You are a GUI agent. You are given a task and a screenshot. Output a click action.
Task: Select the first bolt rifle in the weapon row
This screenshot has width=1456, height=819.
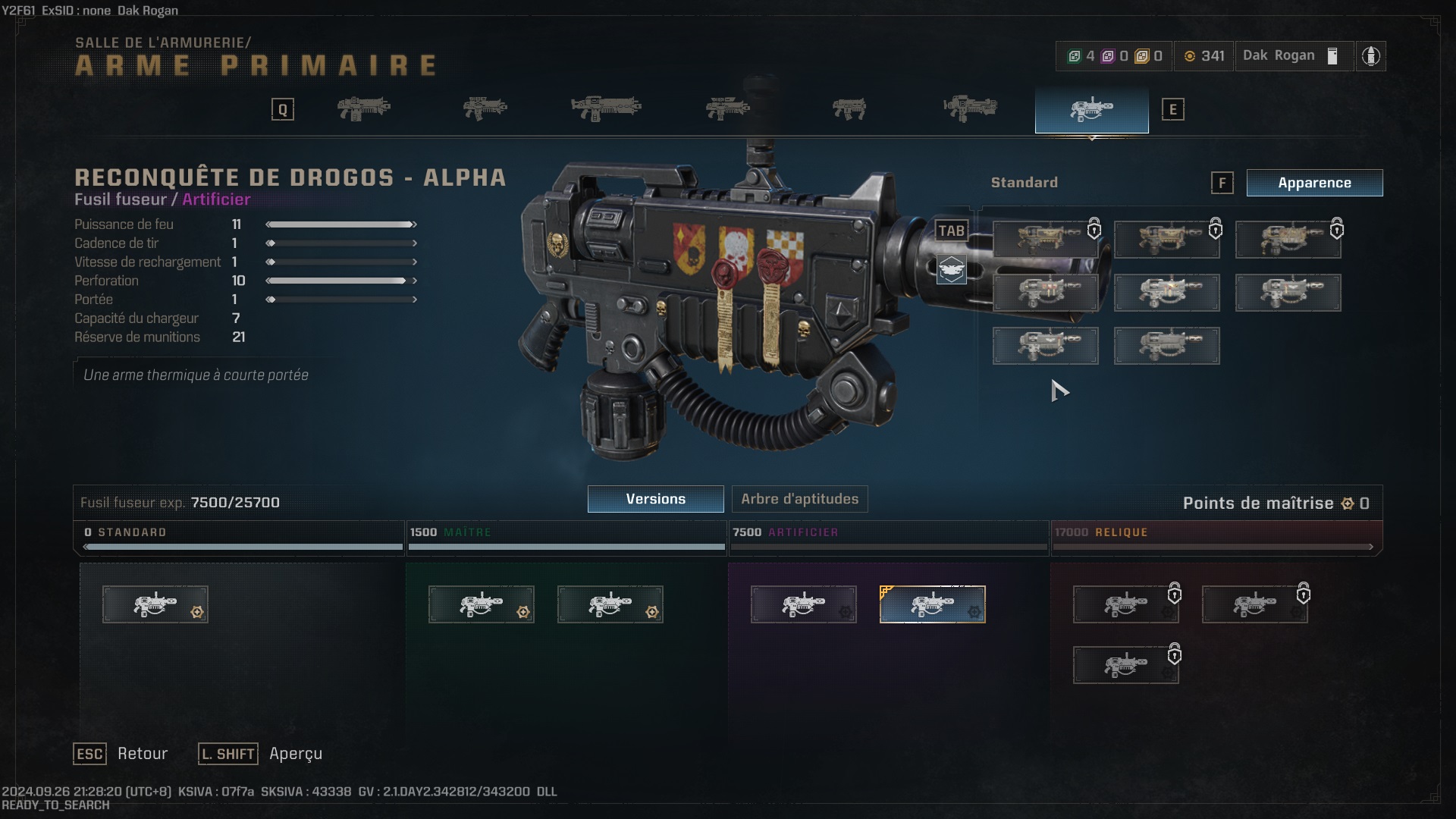tap(364, 108)
